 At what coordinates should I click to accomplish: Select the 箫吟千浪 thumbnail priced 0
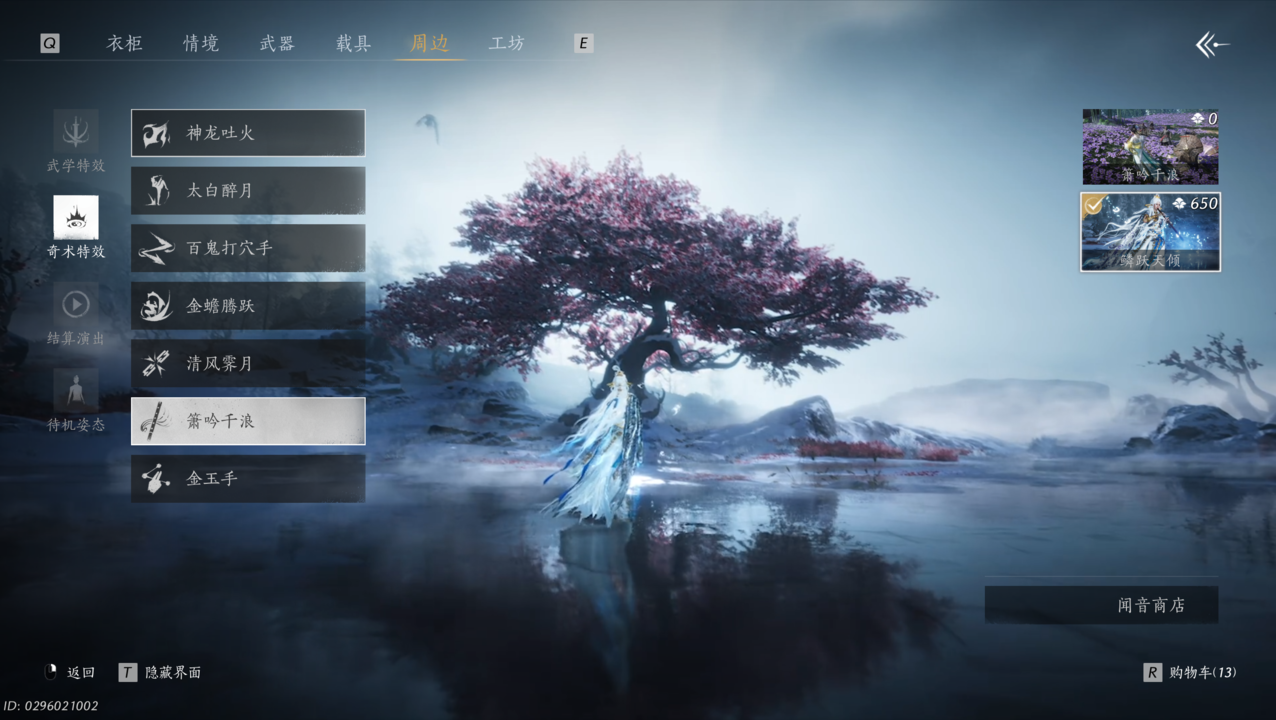tap(1150, 146)
